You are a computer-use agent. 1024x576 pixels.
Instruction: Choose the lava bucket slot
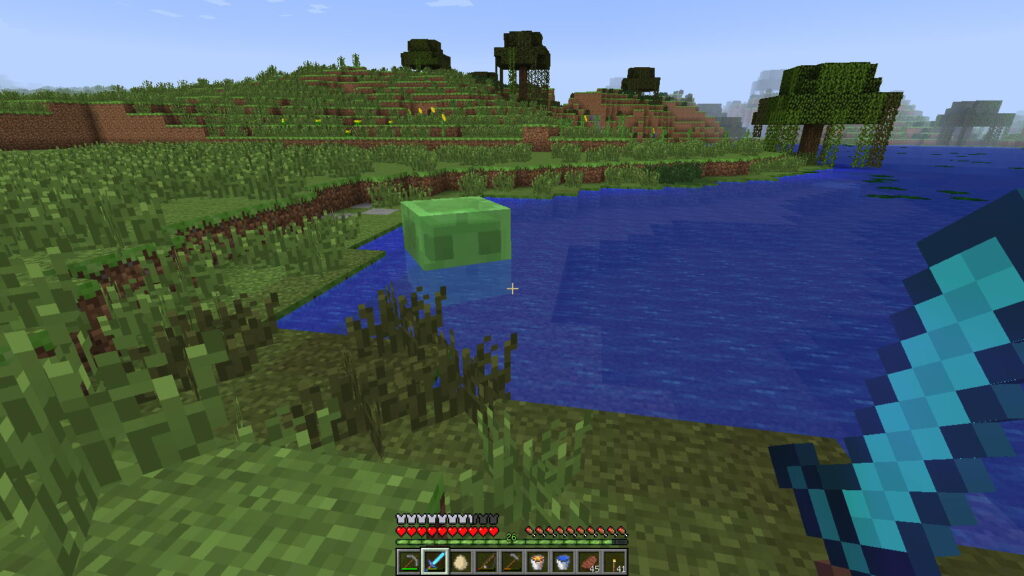pyautogui.click(x=537, y=562)
